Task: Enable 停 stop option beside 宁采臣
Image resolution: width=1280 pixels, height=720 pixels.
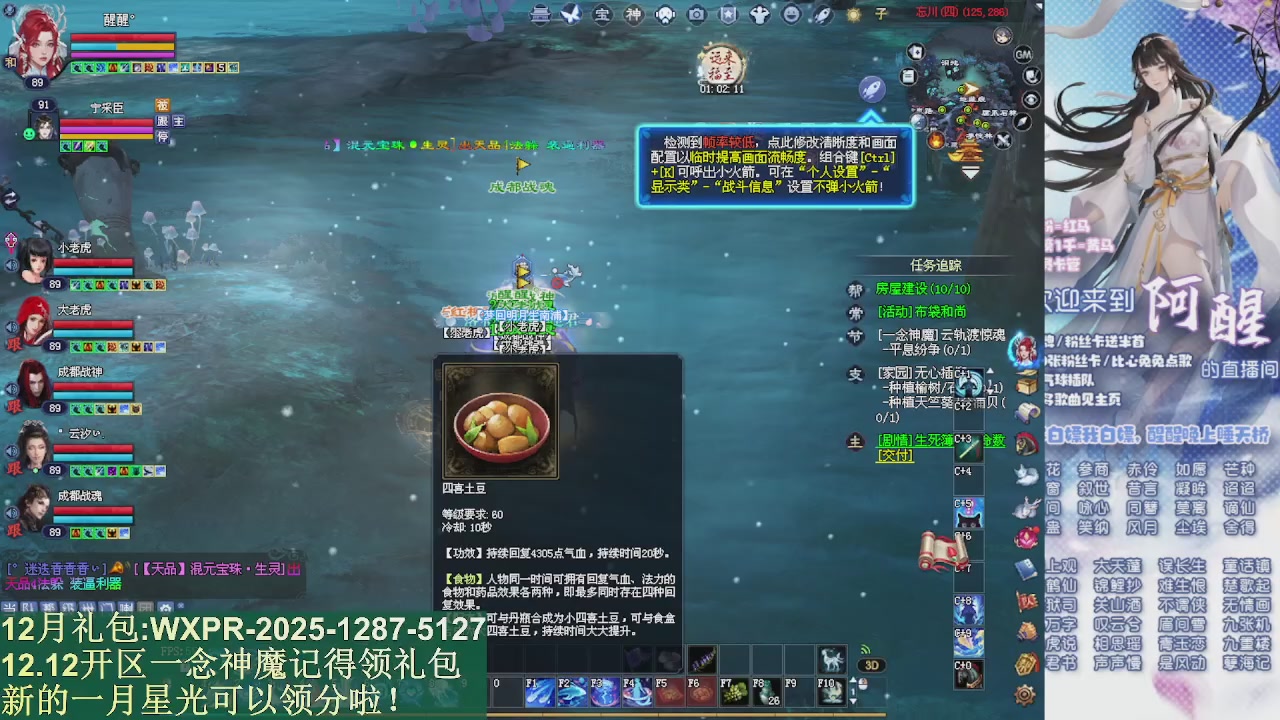Action: 162,136
